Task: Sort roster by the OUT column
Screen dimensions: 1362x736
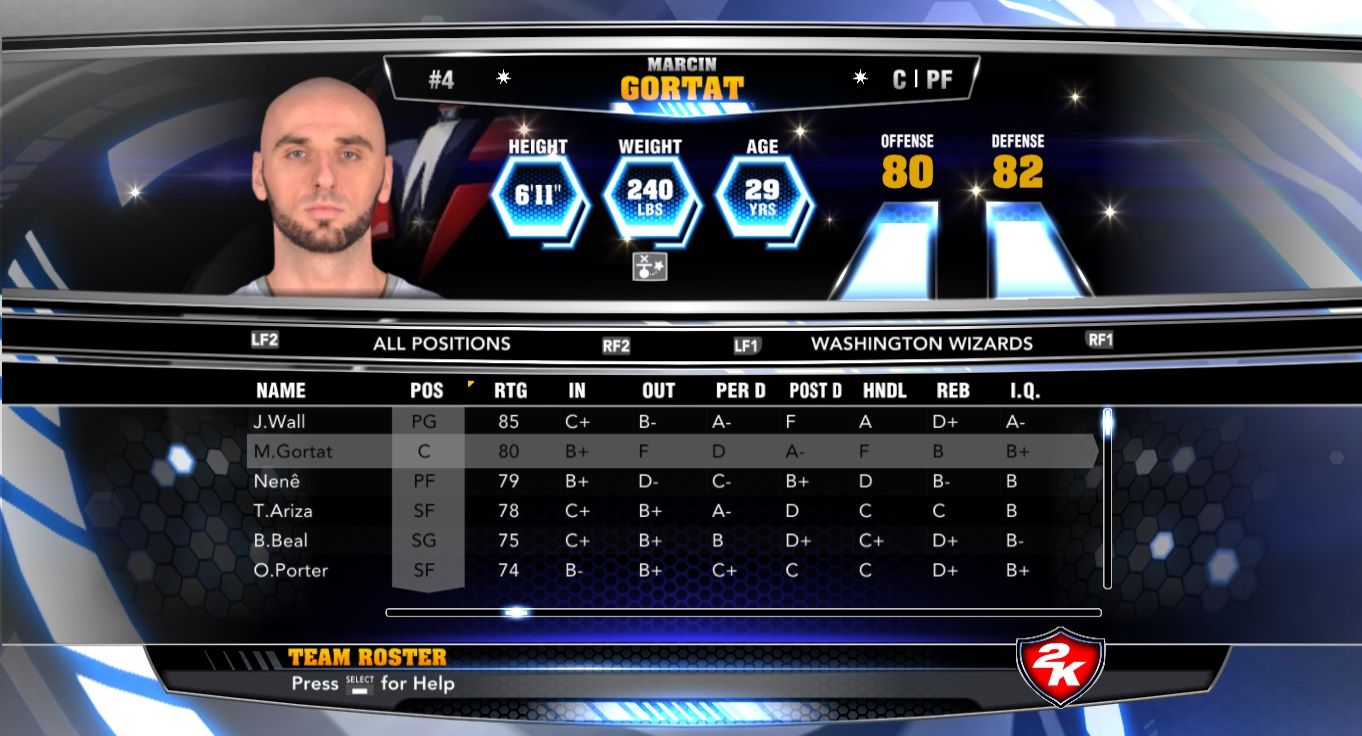Action: pos(658,391)
